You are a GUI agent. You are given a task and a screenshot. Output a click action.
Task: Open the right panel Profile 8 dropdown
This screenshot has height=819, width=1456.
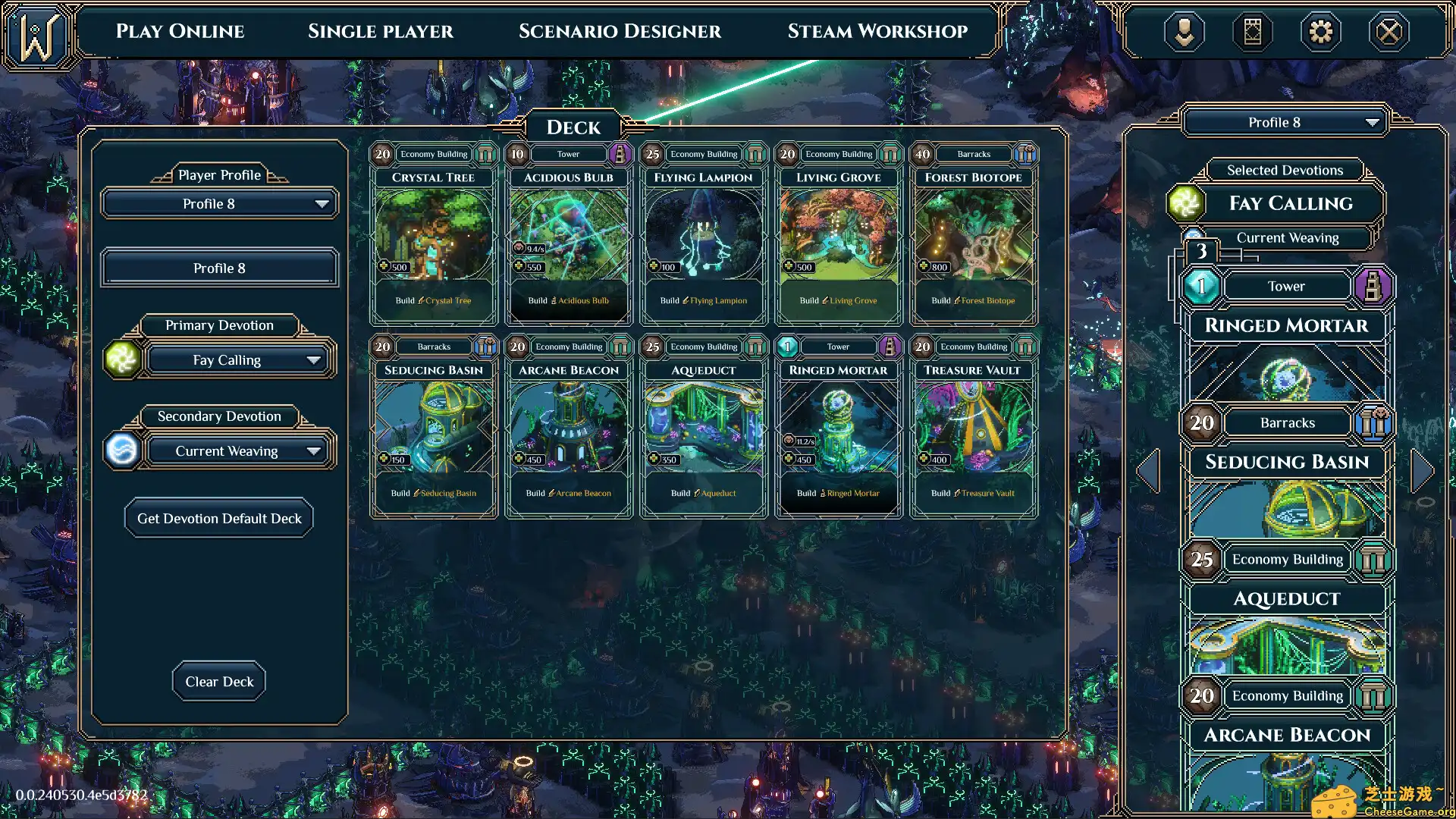coord(1285,123)
